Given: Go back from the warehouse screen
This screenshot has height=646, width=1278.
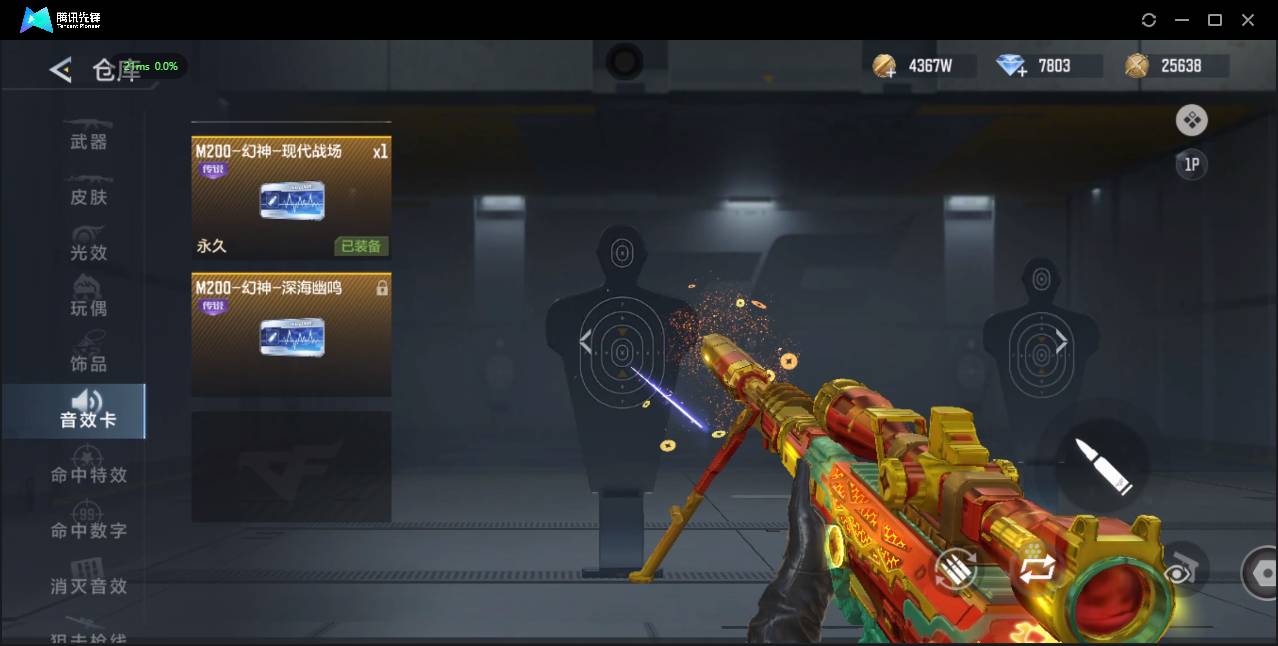Looking at the screenshot, I should click(x=61, y=69).
